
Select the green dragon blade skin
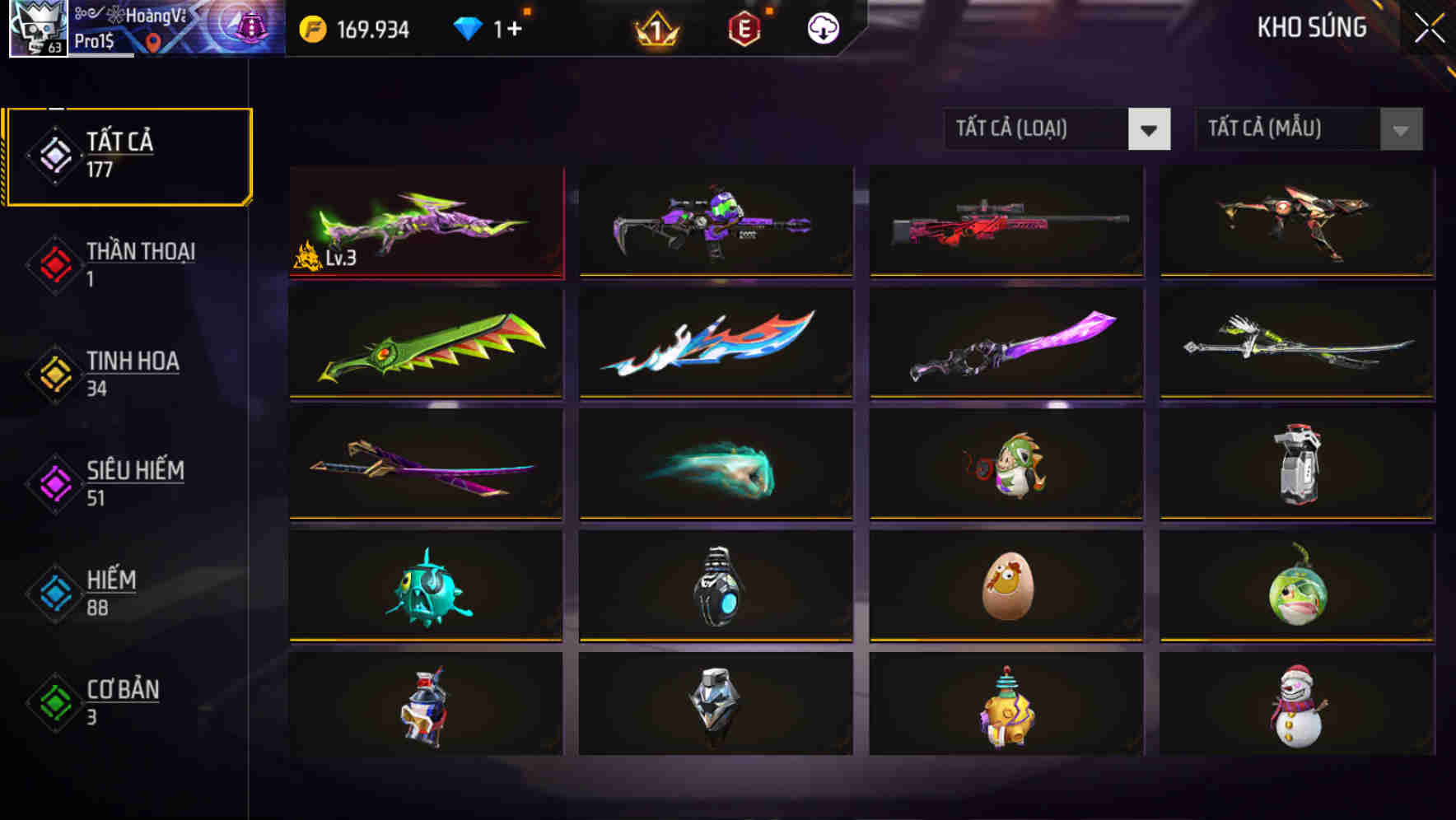426,343
